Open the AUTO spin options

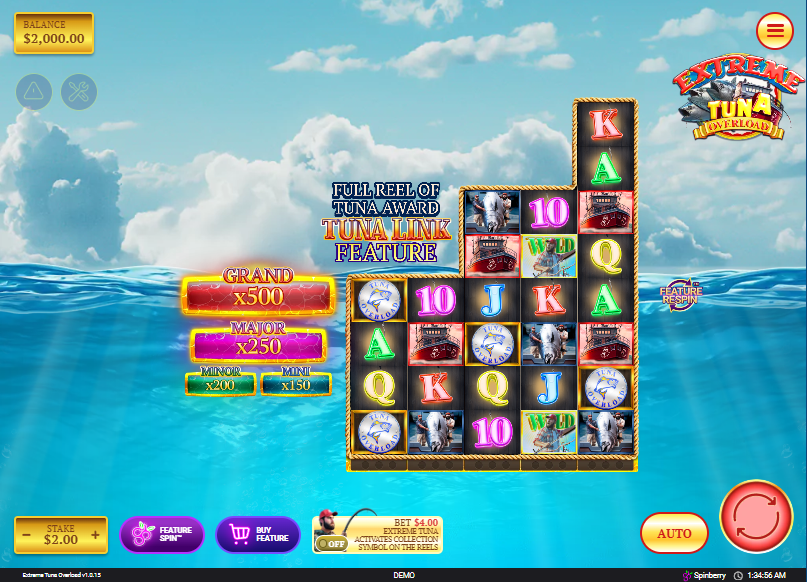point(674,533)
